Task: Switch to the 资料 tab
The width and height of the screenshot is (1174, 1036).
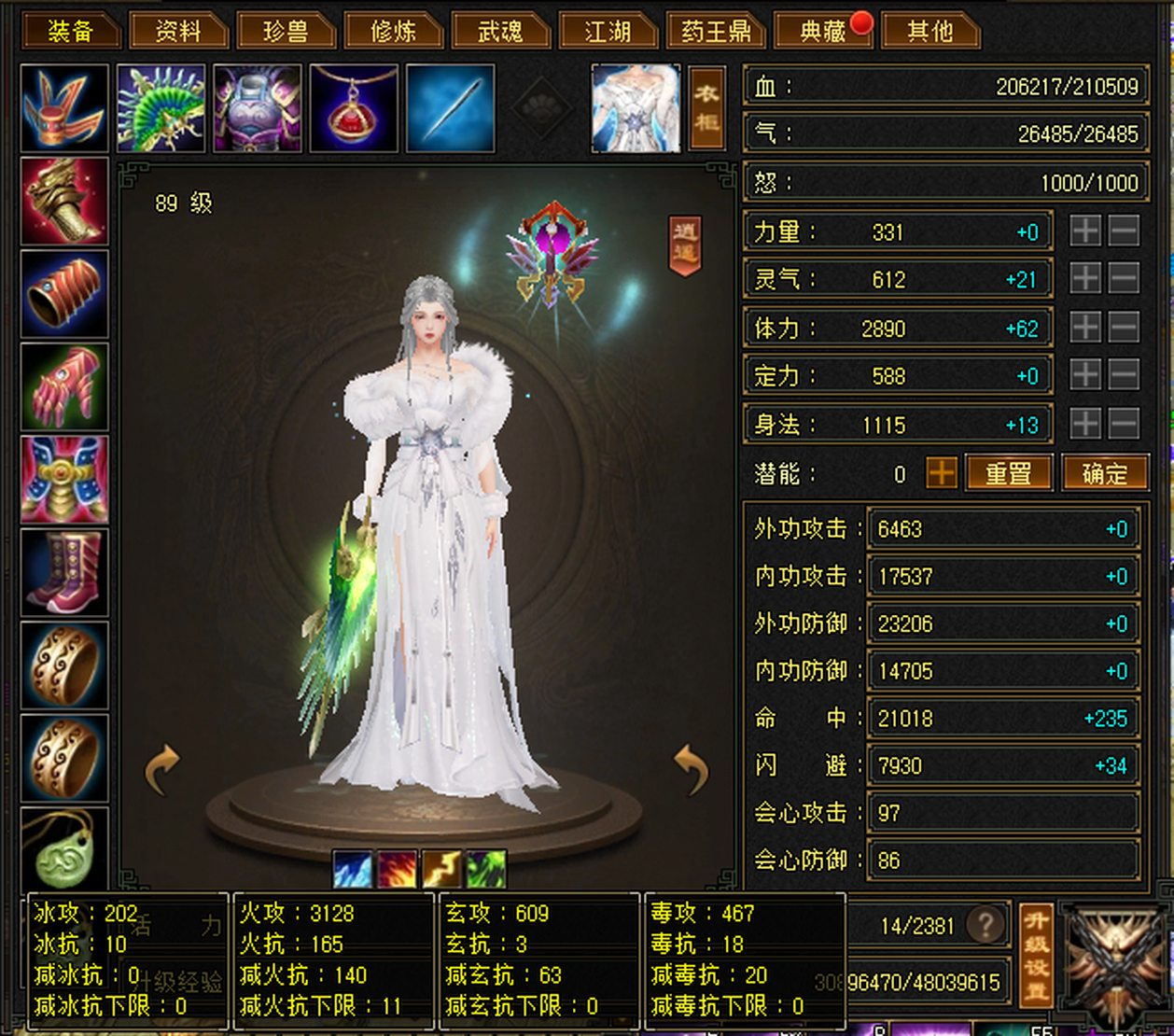Action: tap(178, 32)
